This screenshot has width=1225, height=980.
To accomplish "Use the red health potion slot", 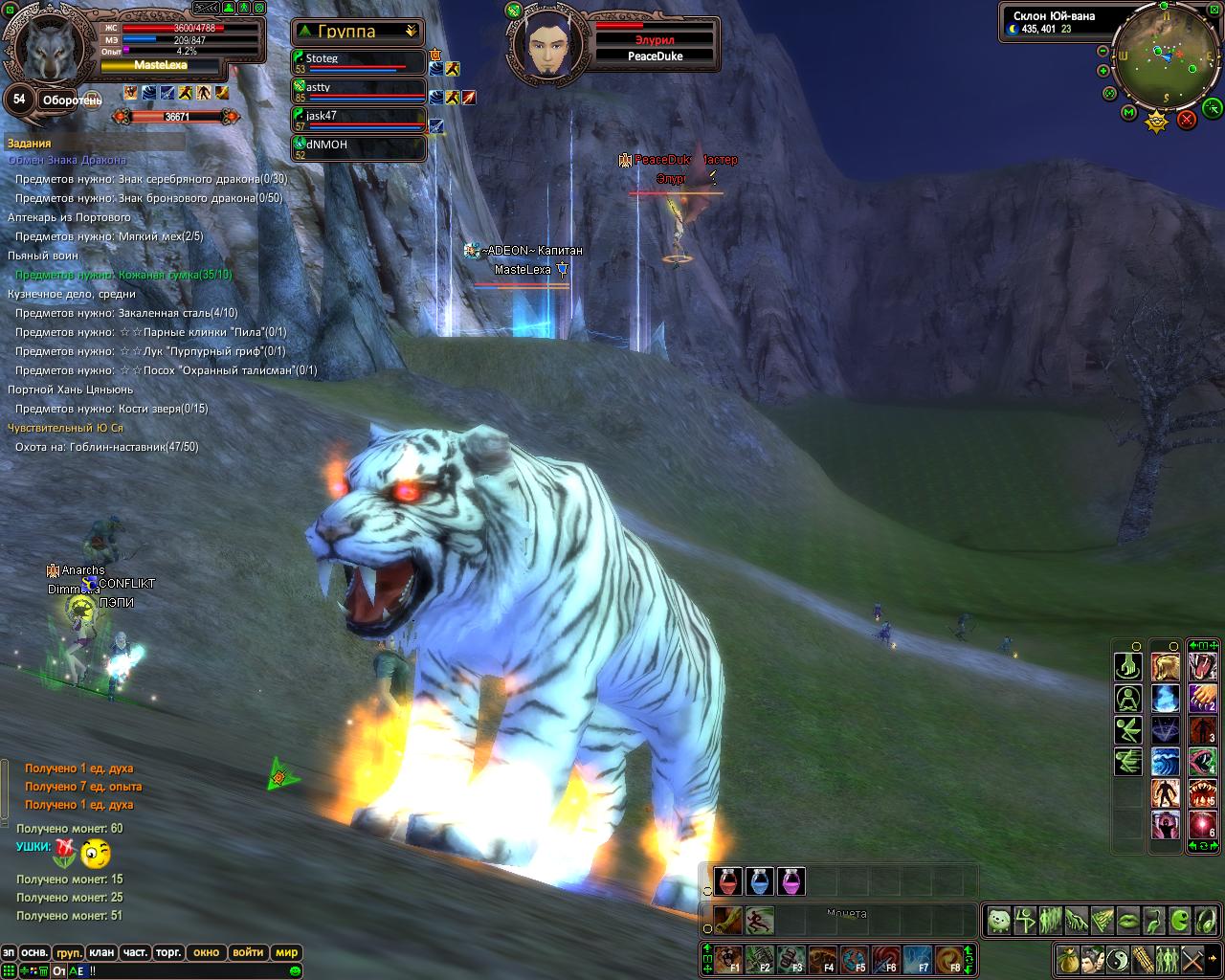I will [x=728, y=881].
